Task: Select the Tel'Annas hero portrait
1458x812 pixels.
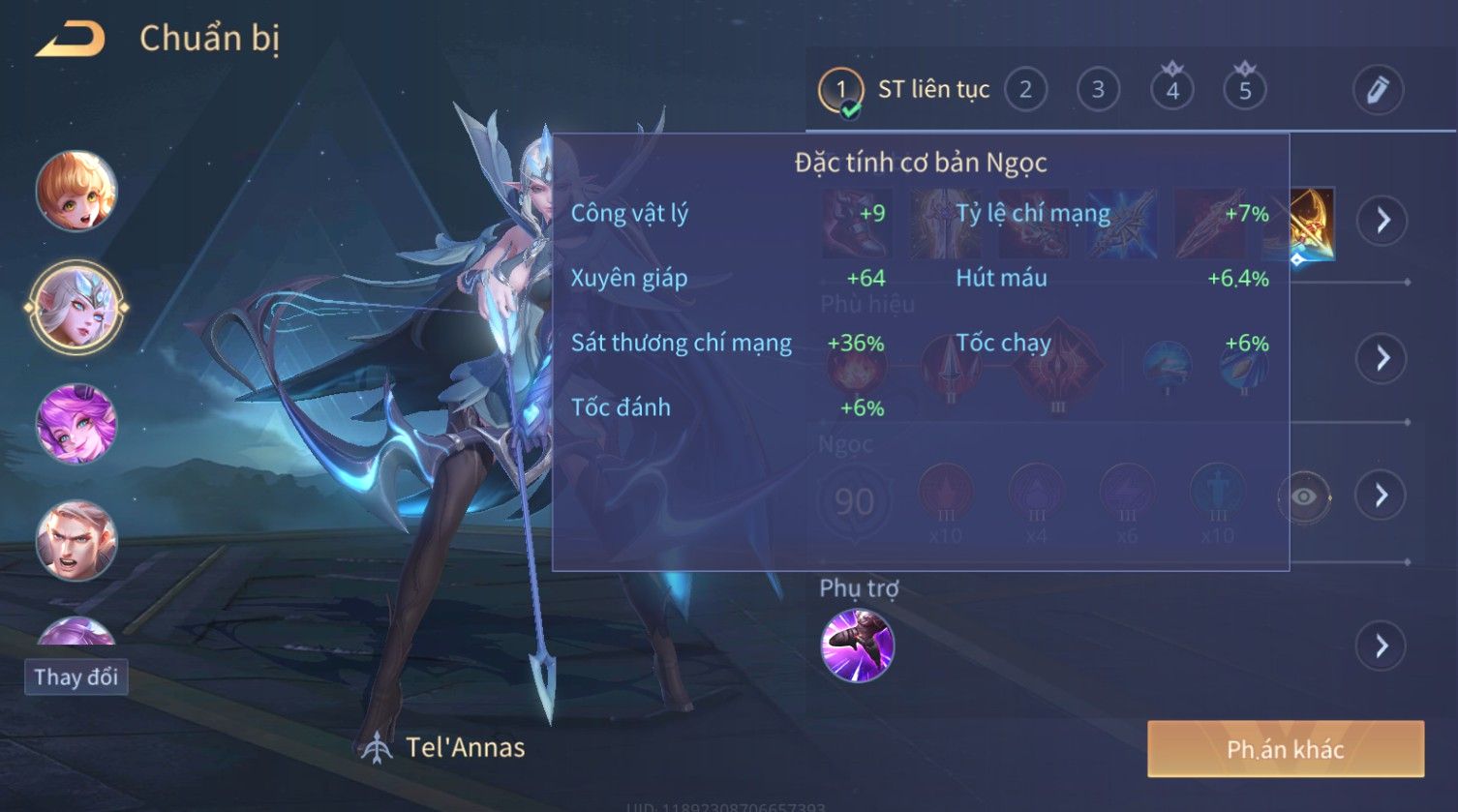Action: [76, 307]
